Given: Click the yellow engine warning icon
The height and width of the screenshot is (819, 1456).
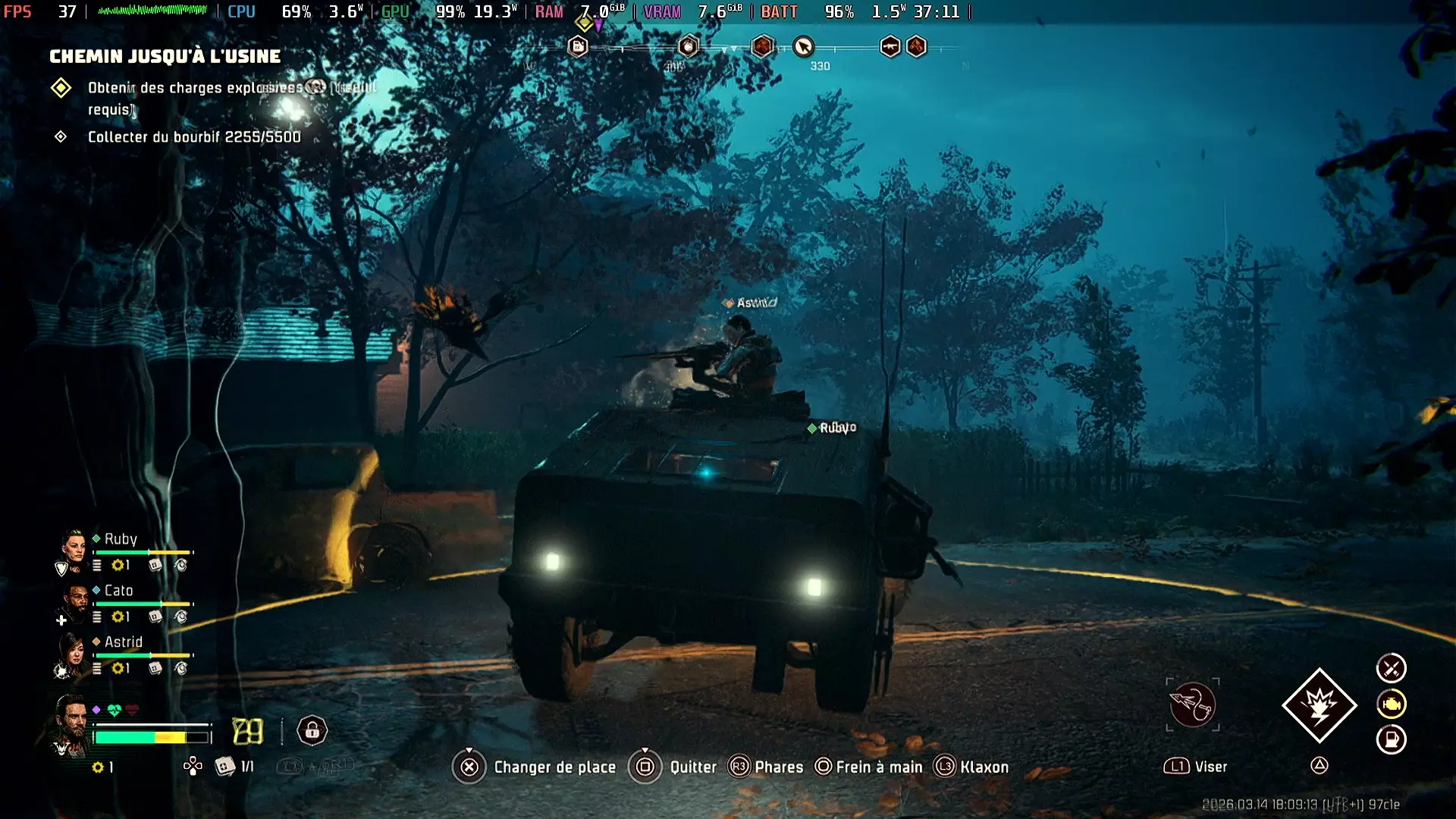Looking at the screenshot, I should (x=1391, y=704).
